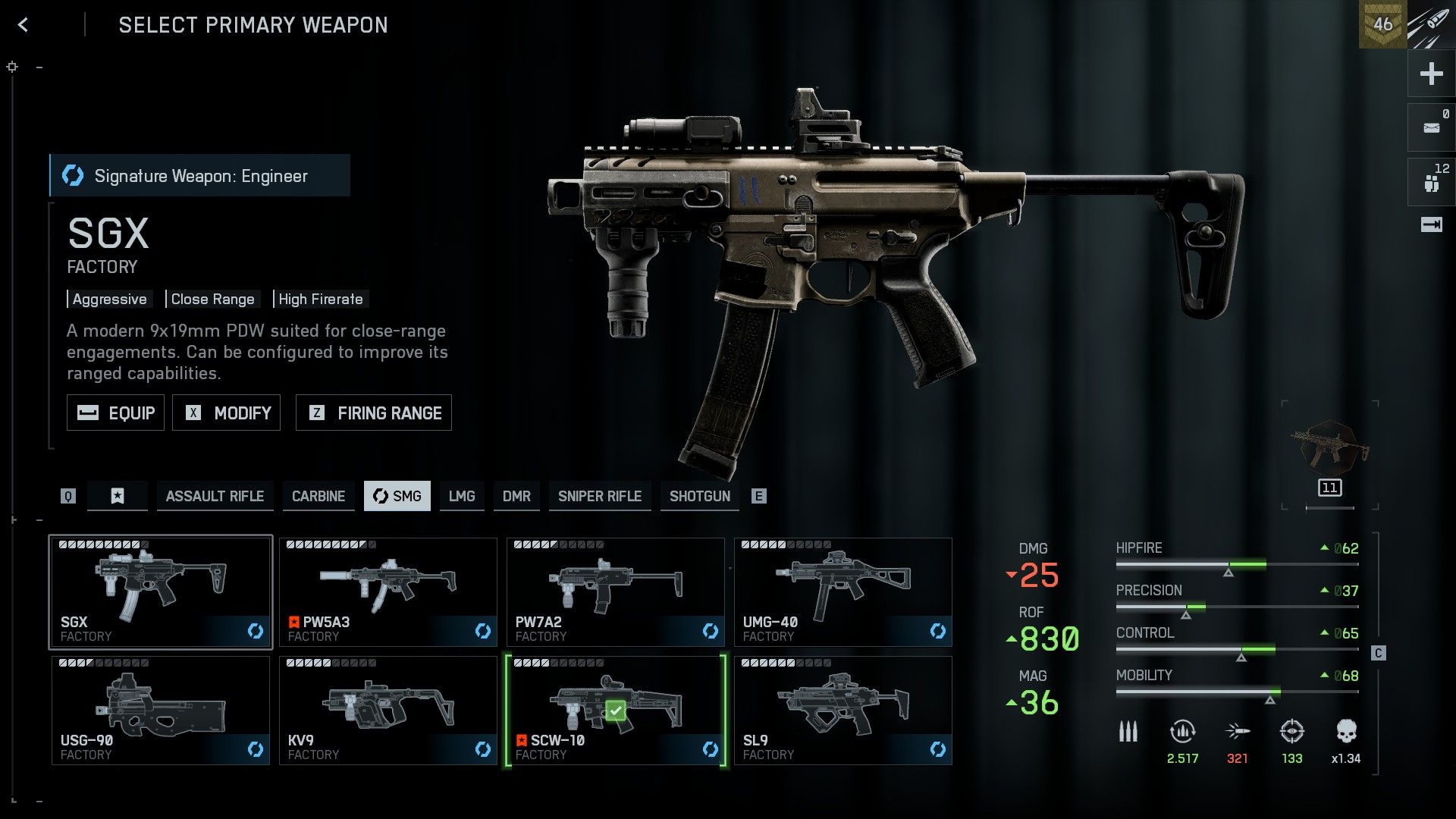This screenshot has width=1456, height=819.
Task: Enter the Firing Range
Action: point(373,413)
